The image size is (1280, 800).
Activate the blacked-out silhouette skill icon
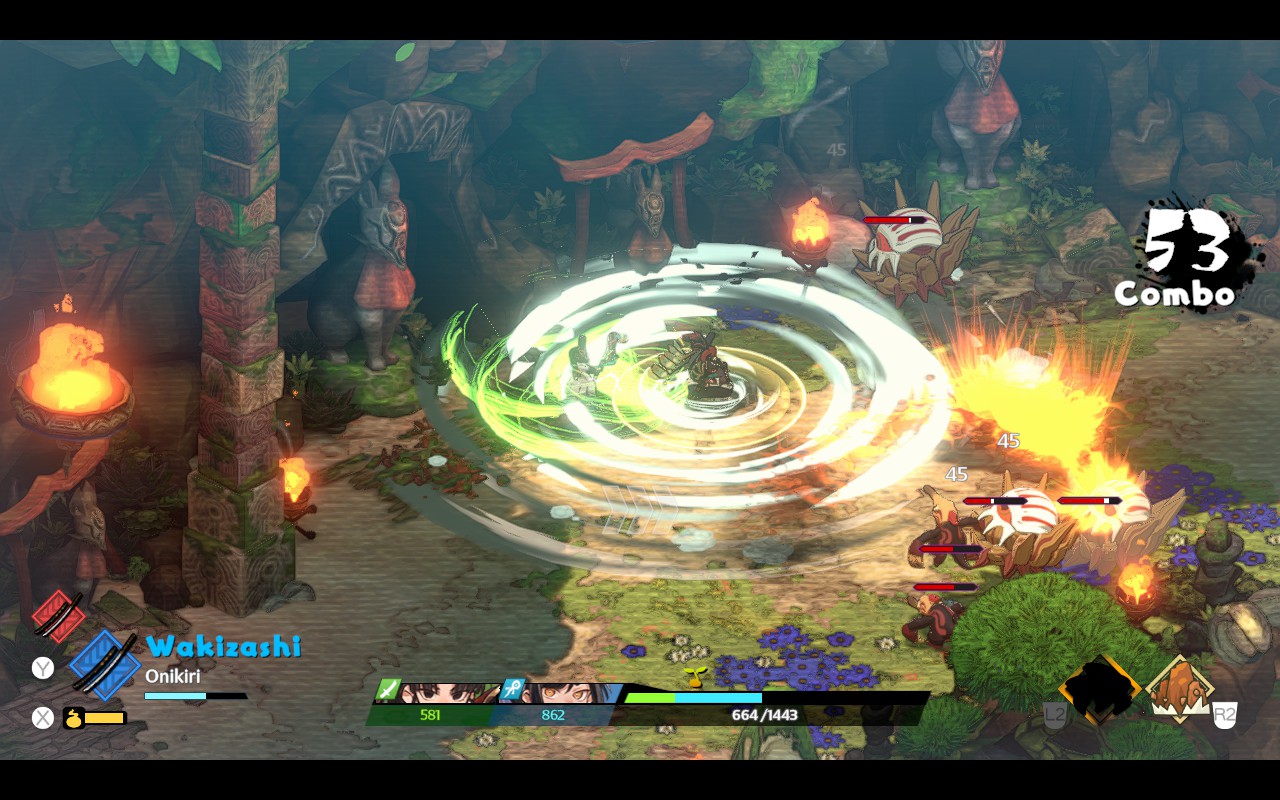pyautogui.click(x=1100, y=690)
